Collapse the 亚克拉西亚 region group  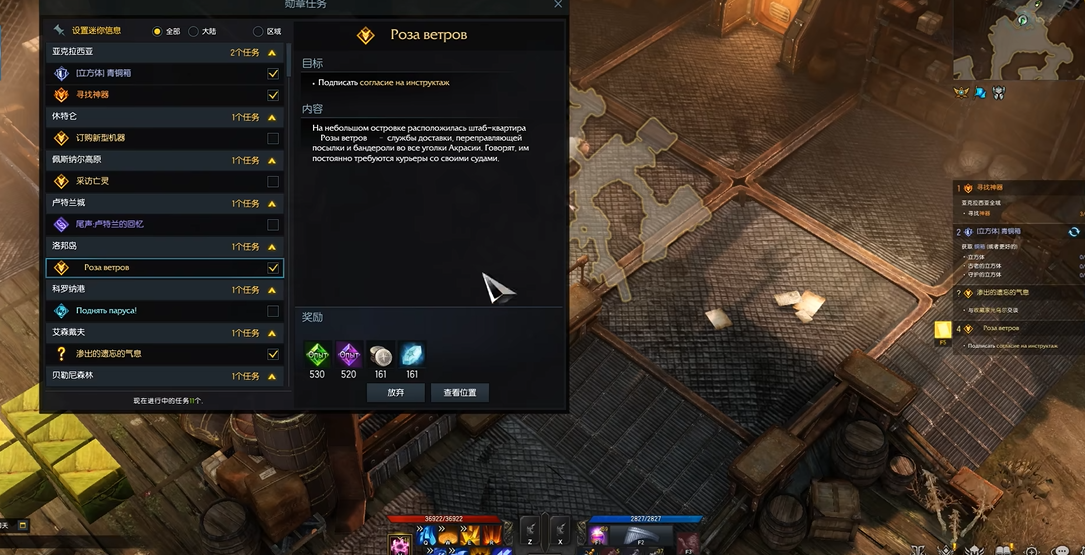click(x=271, y=52)
